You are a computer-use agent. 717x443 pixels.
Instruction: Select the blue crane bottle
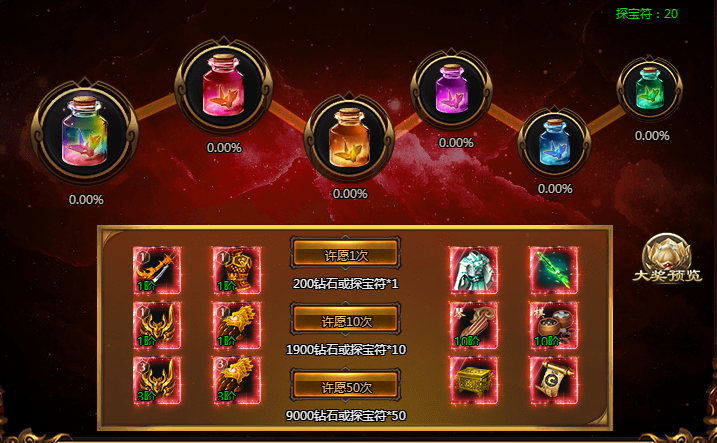[554, 141]
